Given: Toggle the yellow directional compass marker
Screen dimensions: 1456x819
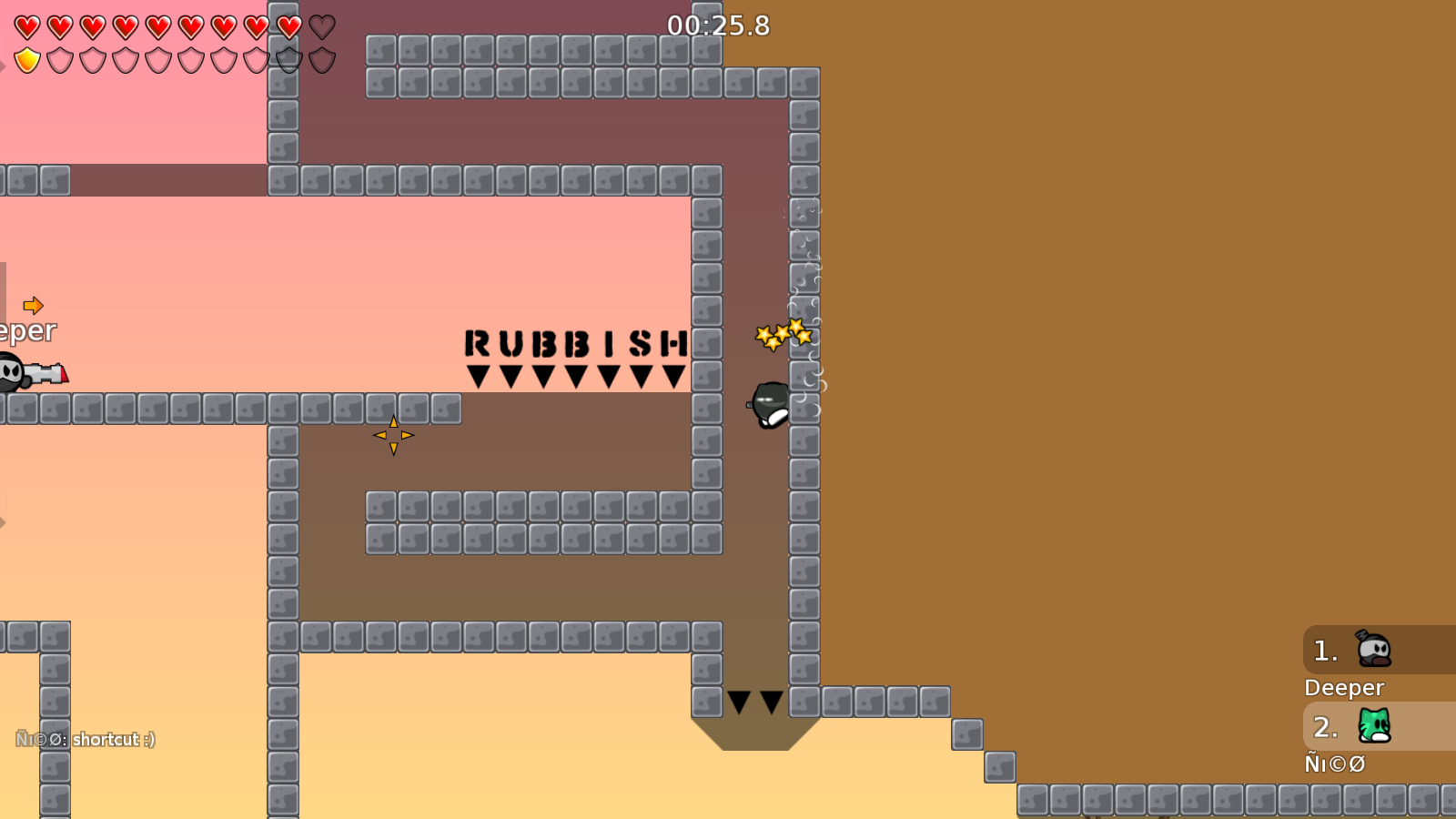Looking at the screenshot, I should coord(394,435).
